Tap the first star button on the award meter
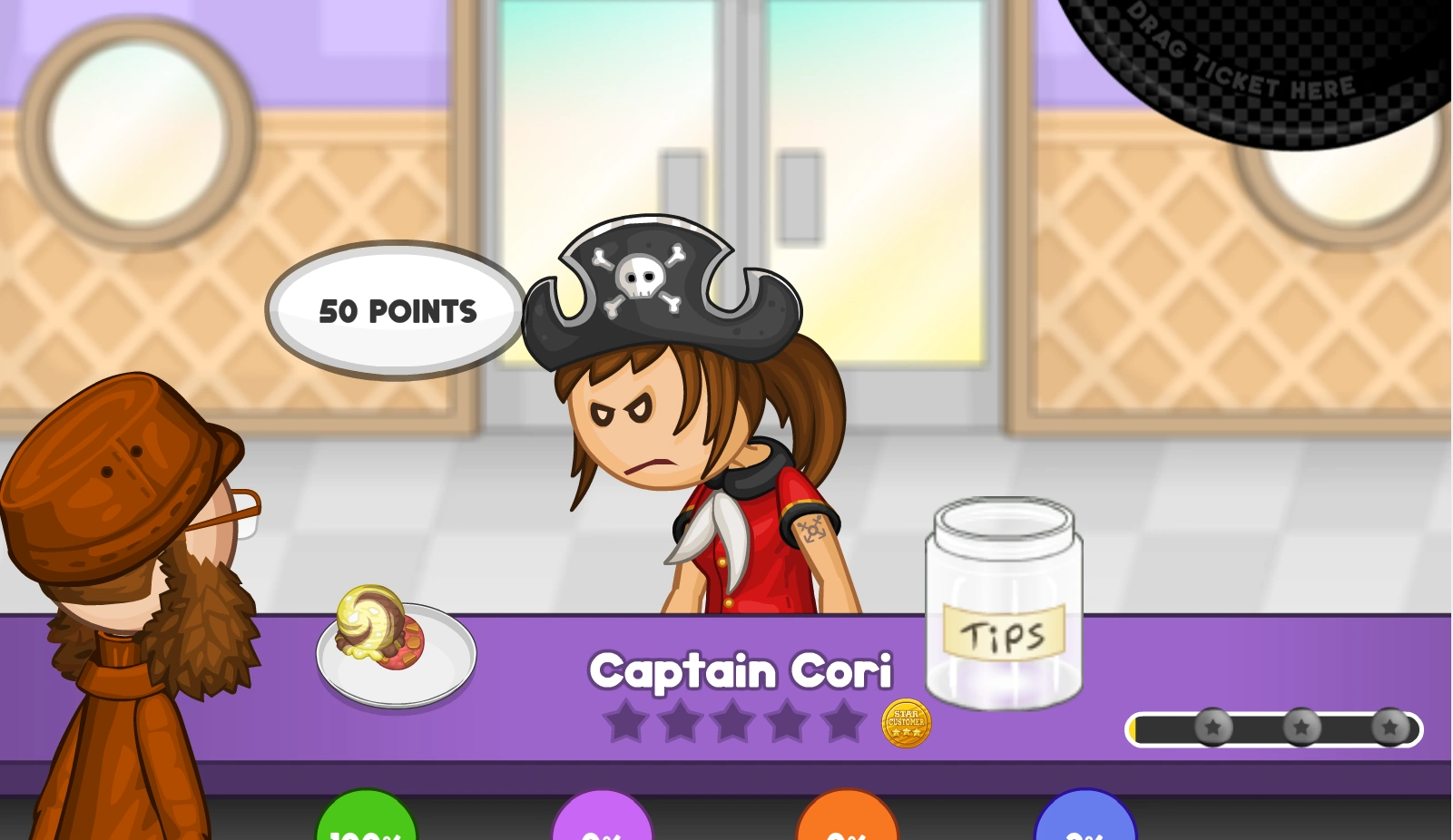 (x=1213, y=726)
